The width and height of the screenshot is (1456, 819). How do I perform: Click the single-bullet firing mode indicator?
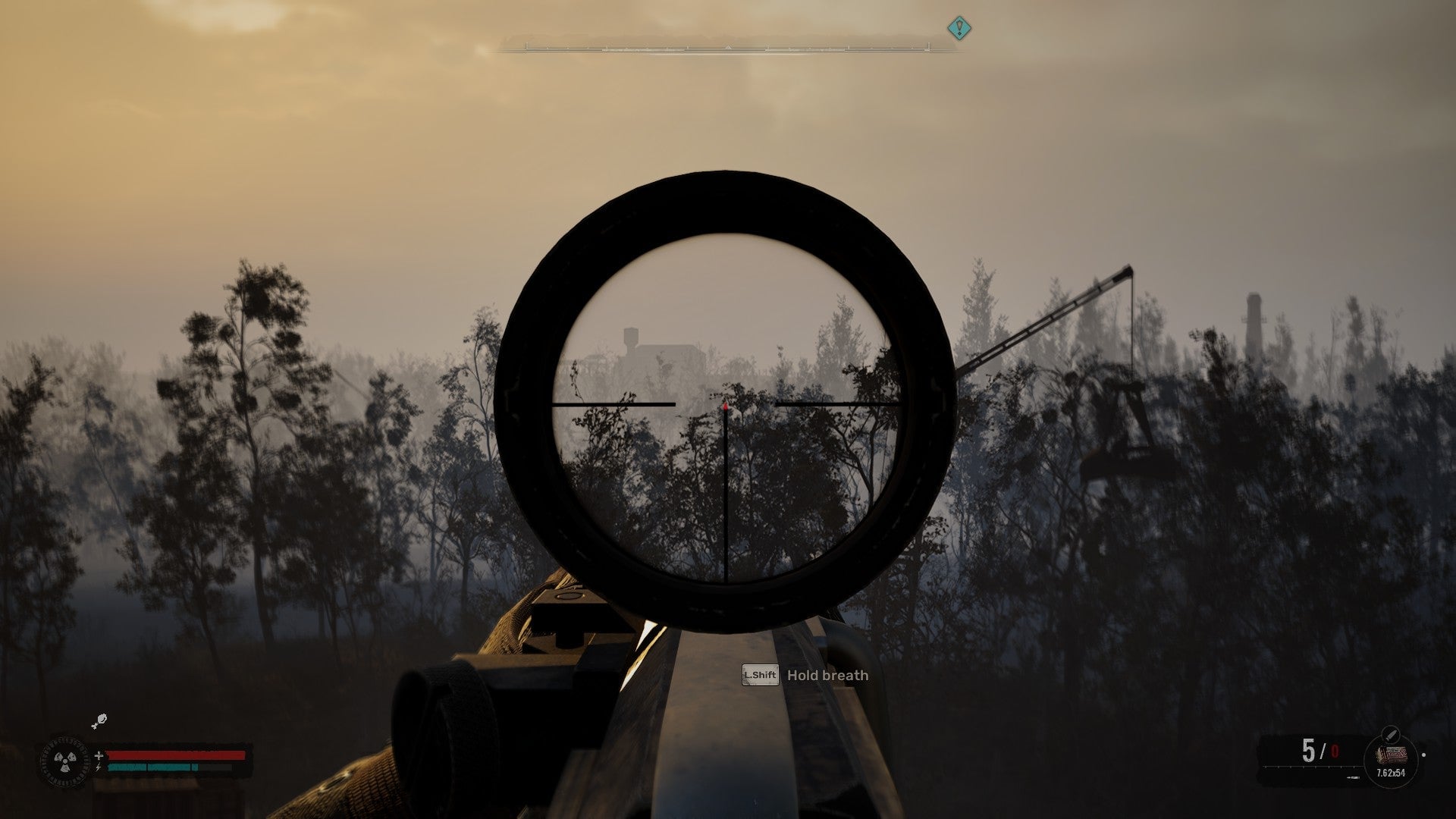pos(1354,777)
